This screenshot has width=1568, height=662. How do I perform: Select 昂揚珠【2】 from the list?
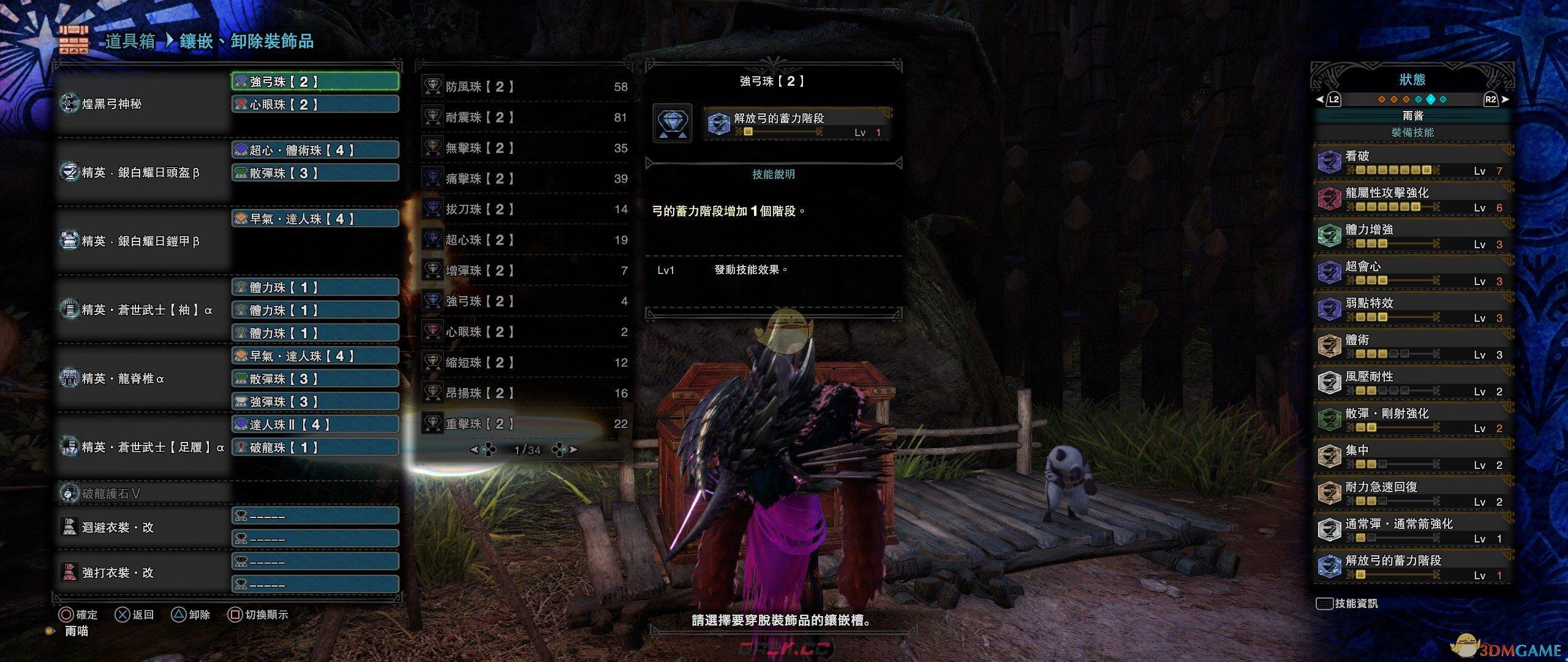524,394
